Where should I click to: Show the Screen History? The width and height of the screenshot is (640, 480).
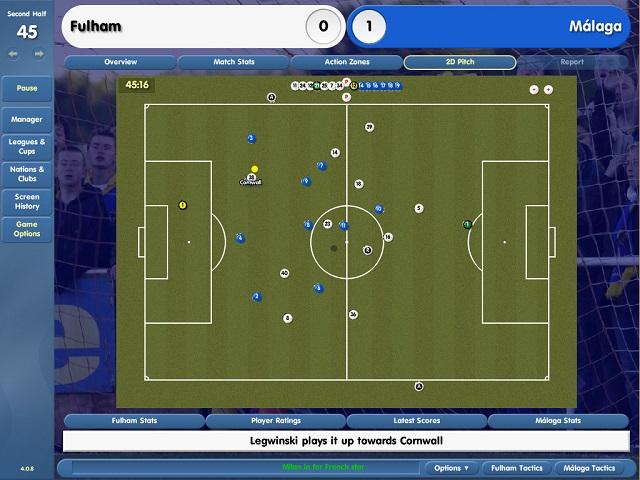tap(27, 201)
